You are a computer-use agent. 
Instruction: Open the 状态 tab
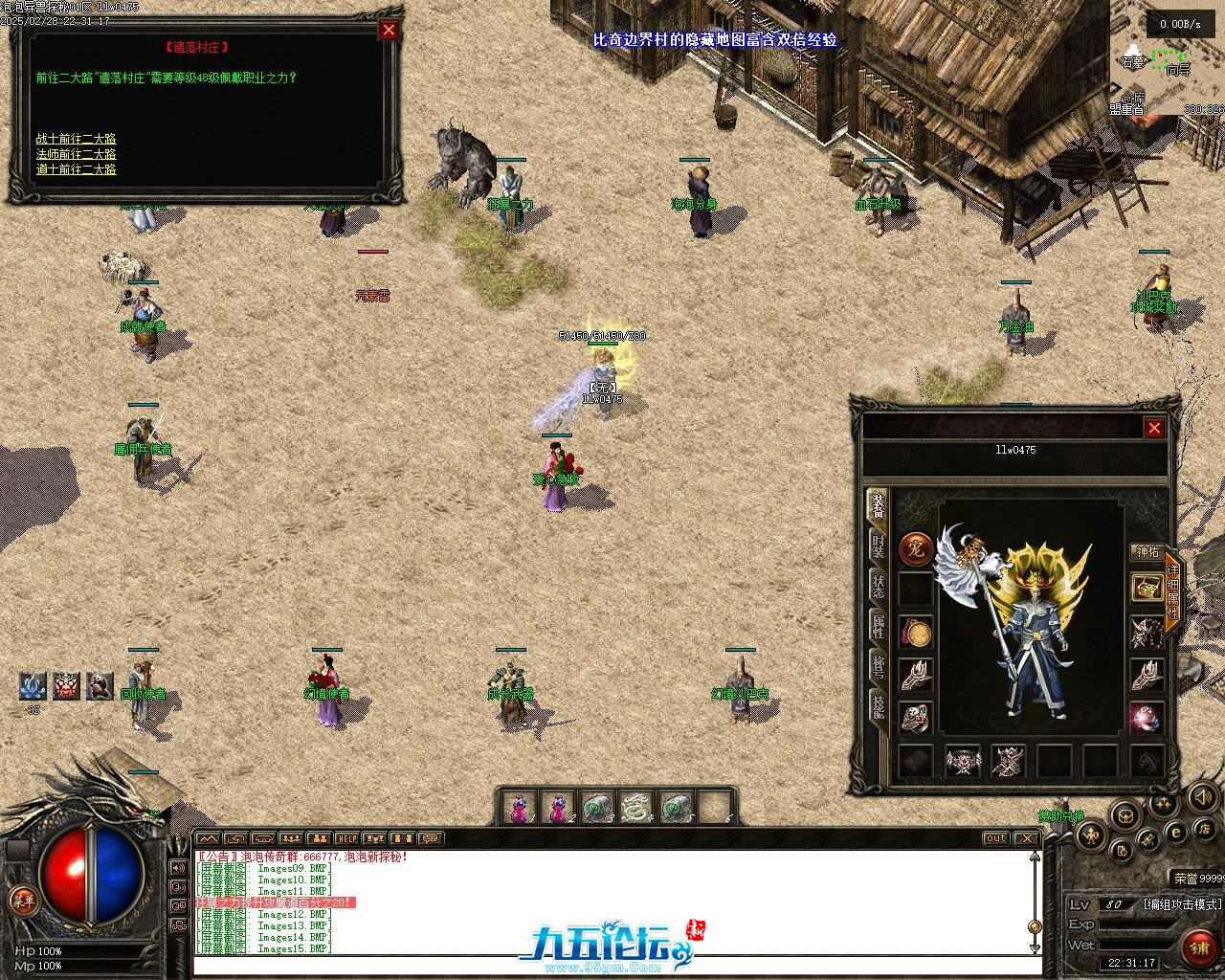[877, 586]
